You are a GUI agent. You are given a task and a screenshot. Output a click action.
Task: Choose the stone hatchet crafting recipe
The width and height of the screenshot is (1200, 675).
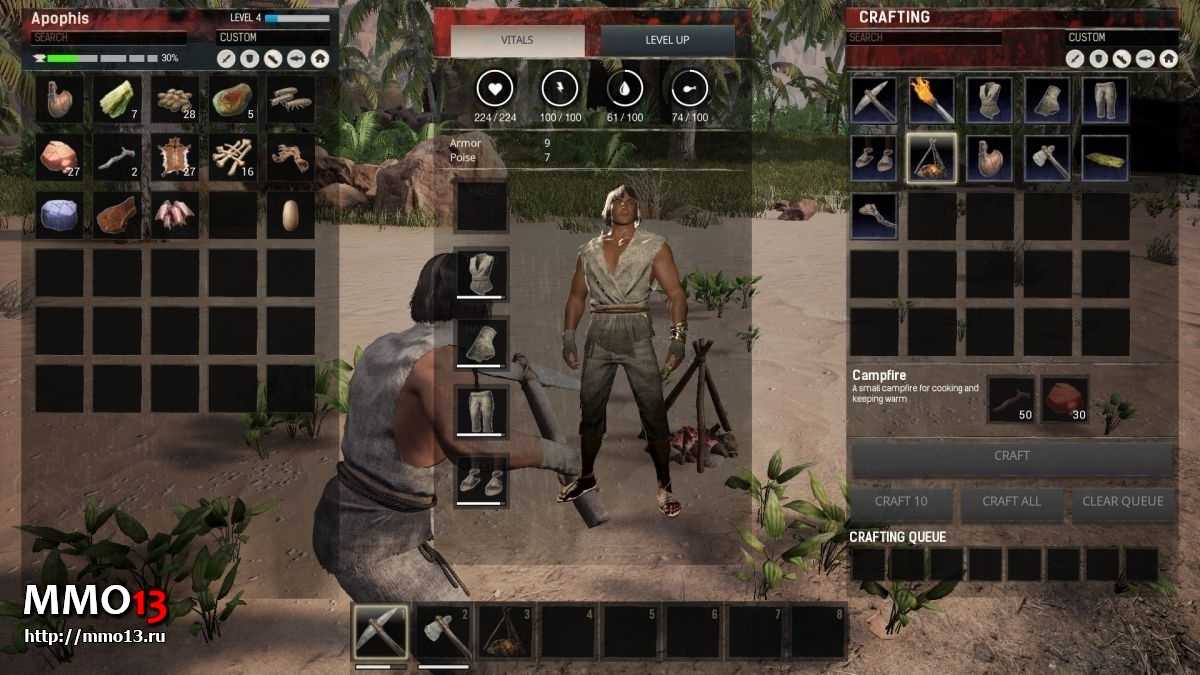[1047, 158]
